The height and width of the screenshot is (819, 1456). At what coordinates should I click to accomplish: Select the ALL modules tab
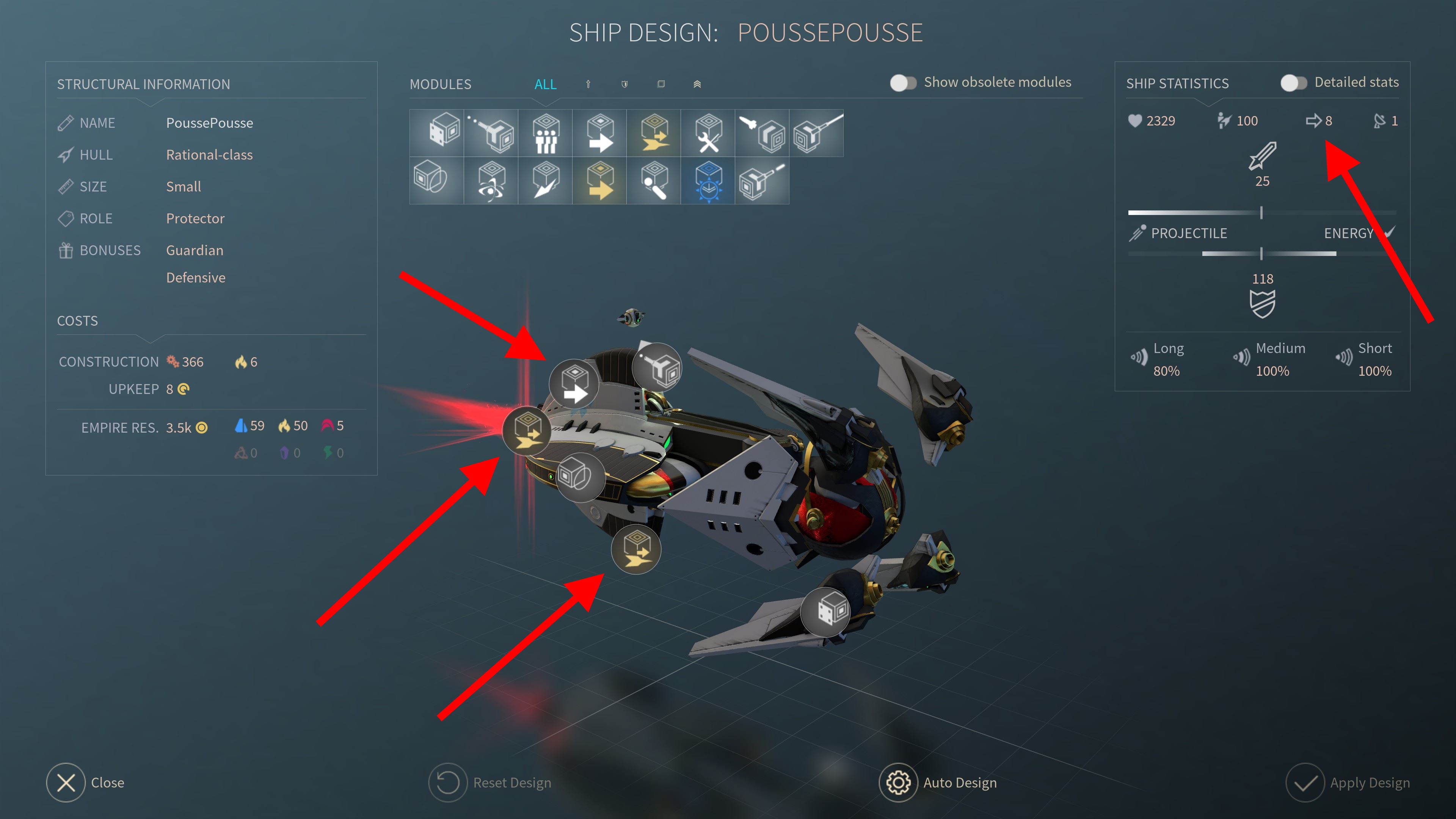coord(545,84)
